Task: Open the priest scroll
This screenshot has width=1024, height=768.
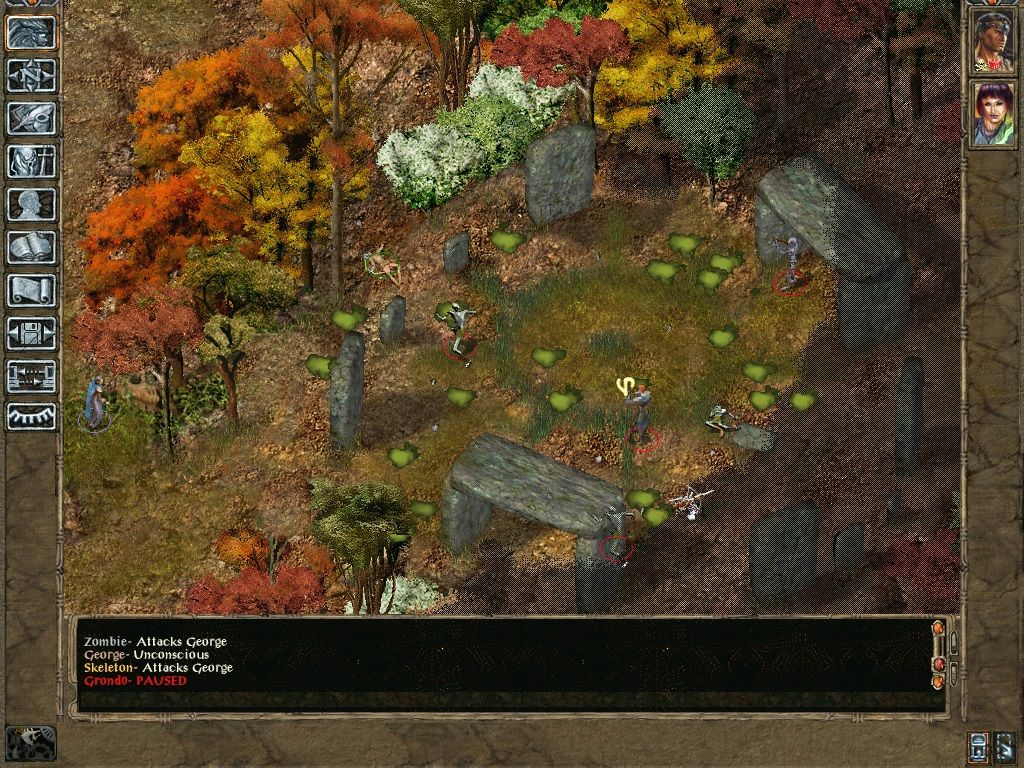Action: click(32, 290)
